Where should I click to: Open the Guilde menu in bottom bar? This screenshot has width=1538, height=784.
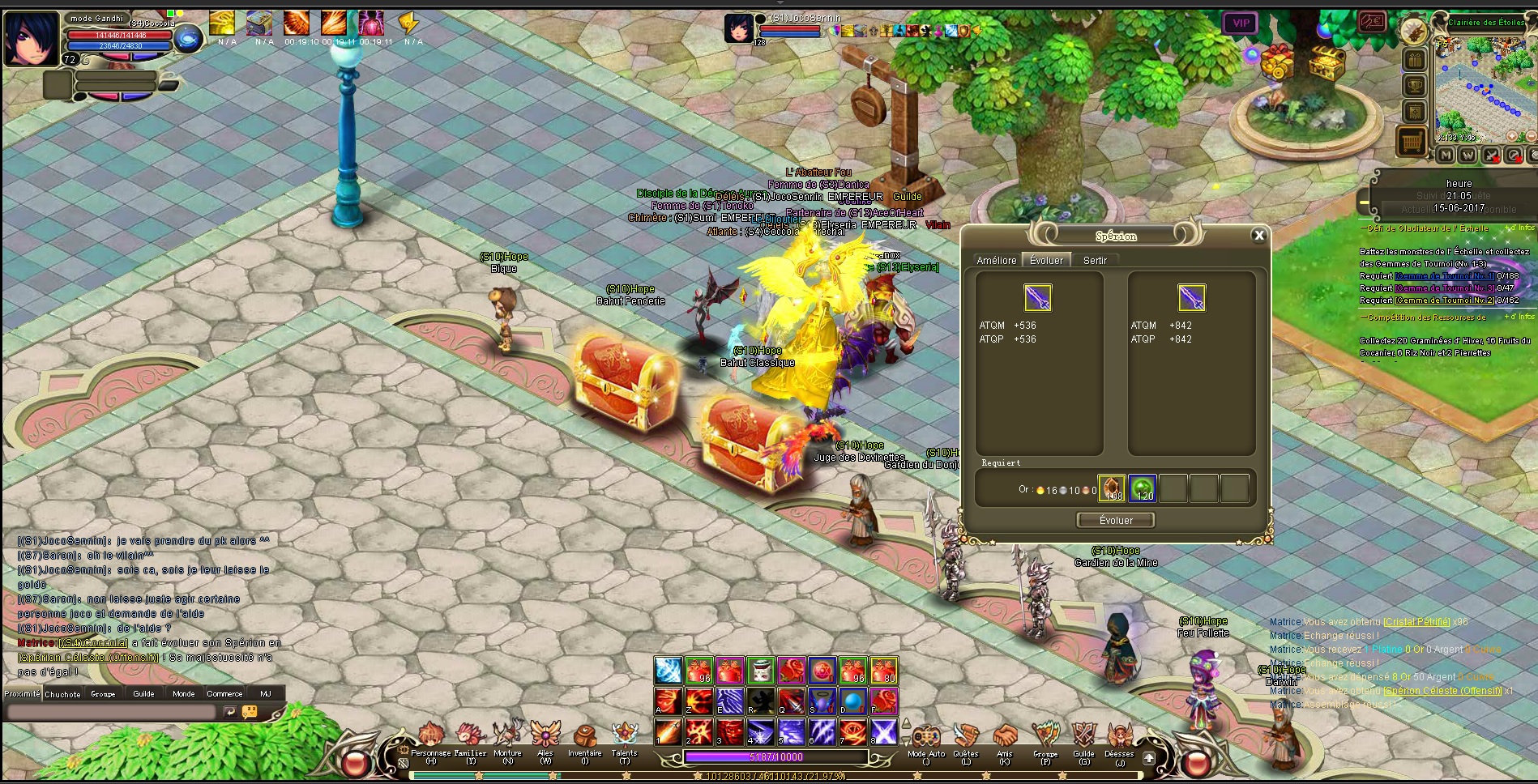click(x=1083, y=737)
